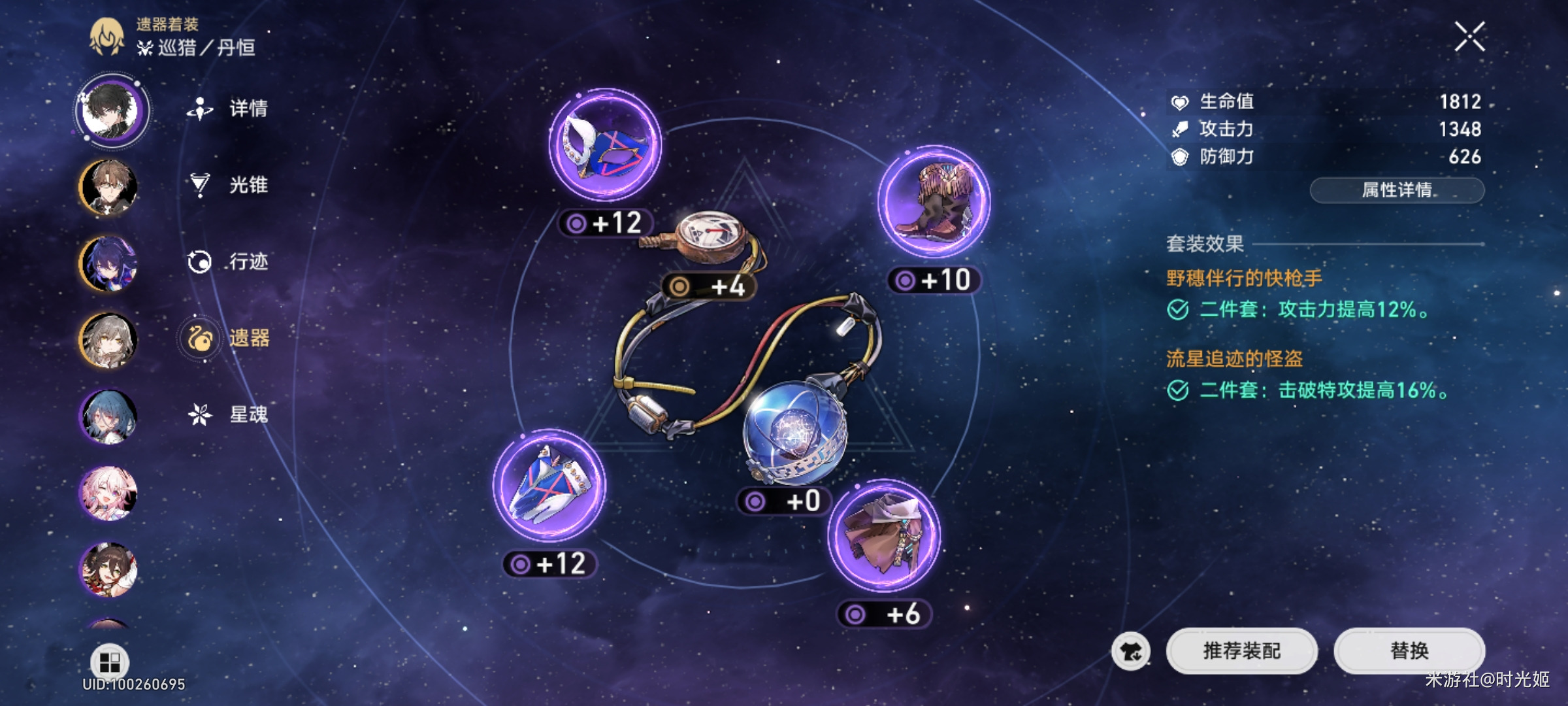Image resolution: width=1568 pixels, height=706 pixels.
Task: Choose the brown-haired glasses character portrait
Action: [x=108, y=188]
